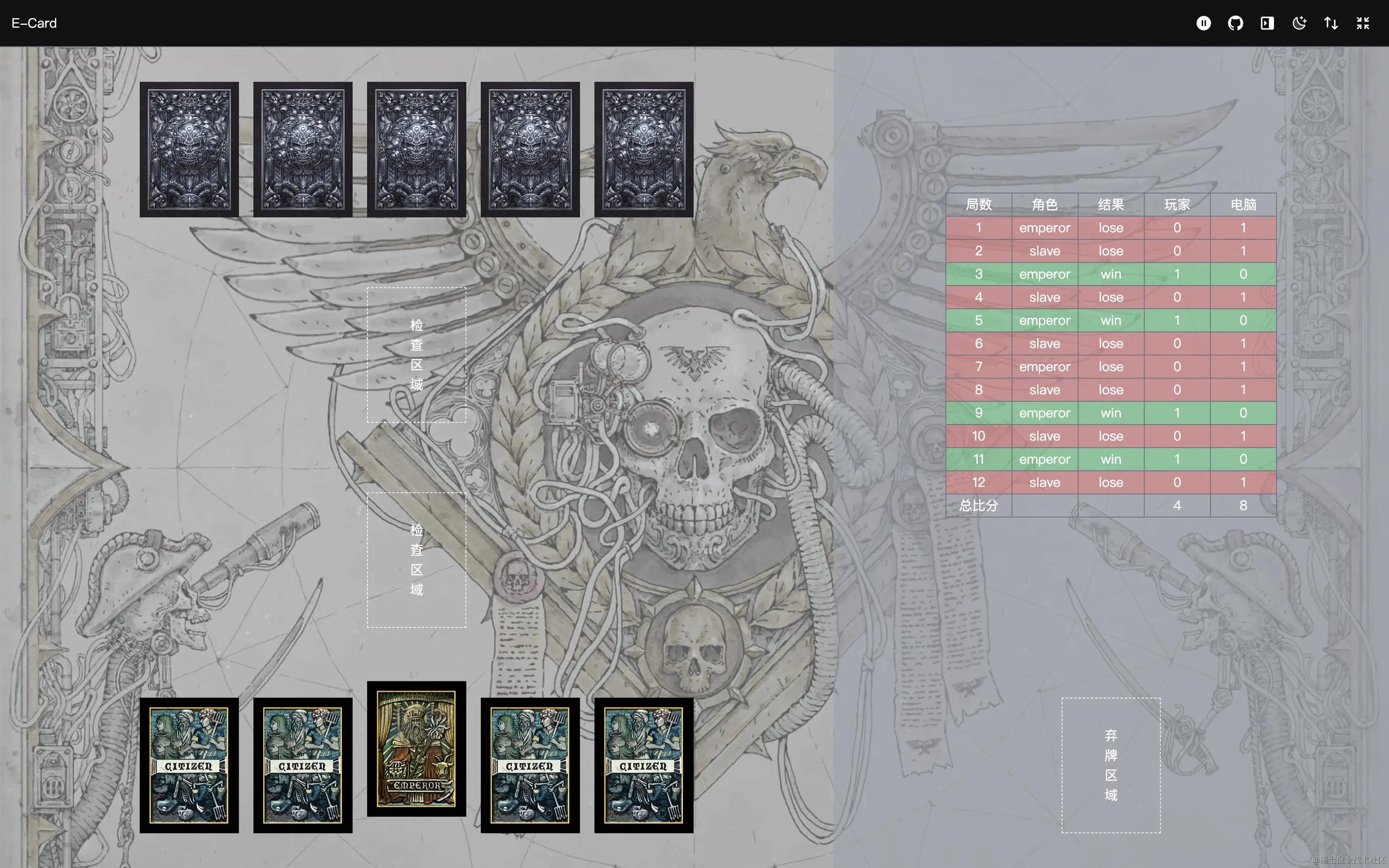The width and height of the screenshot is (1389, 868).
Task: Select the leftmost CITIZEN card
Action: (189, 767)
